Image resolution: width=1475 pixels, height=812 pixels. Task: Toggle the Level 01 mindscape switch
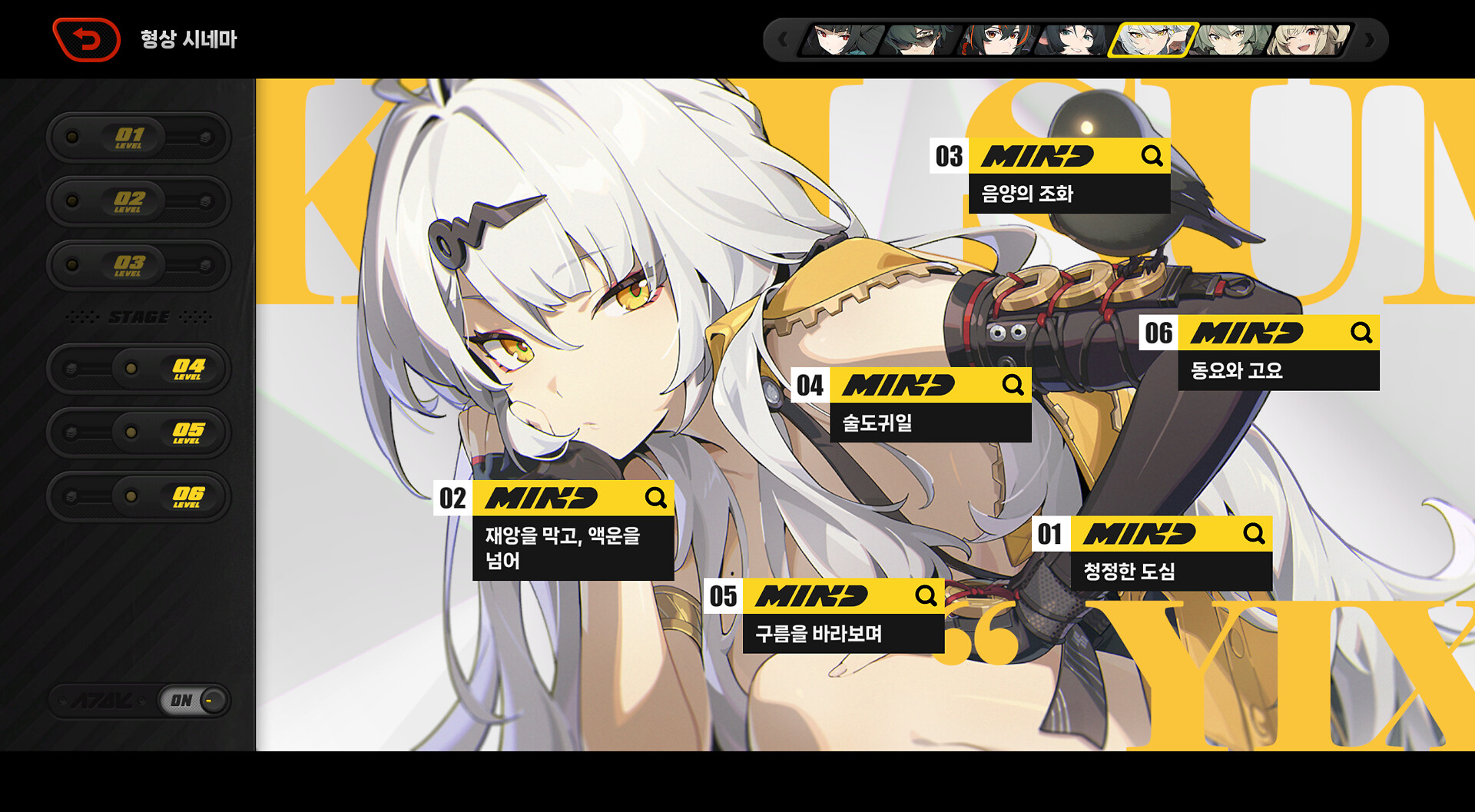coord(138,138)
